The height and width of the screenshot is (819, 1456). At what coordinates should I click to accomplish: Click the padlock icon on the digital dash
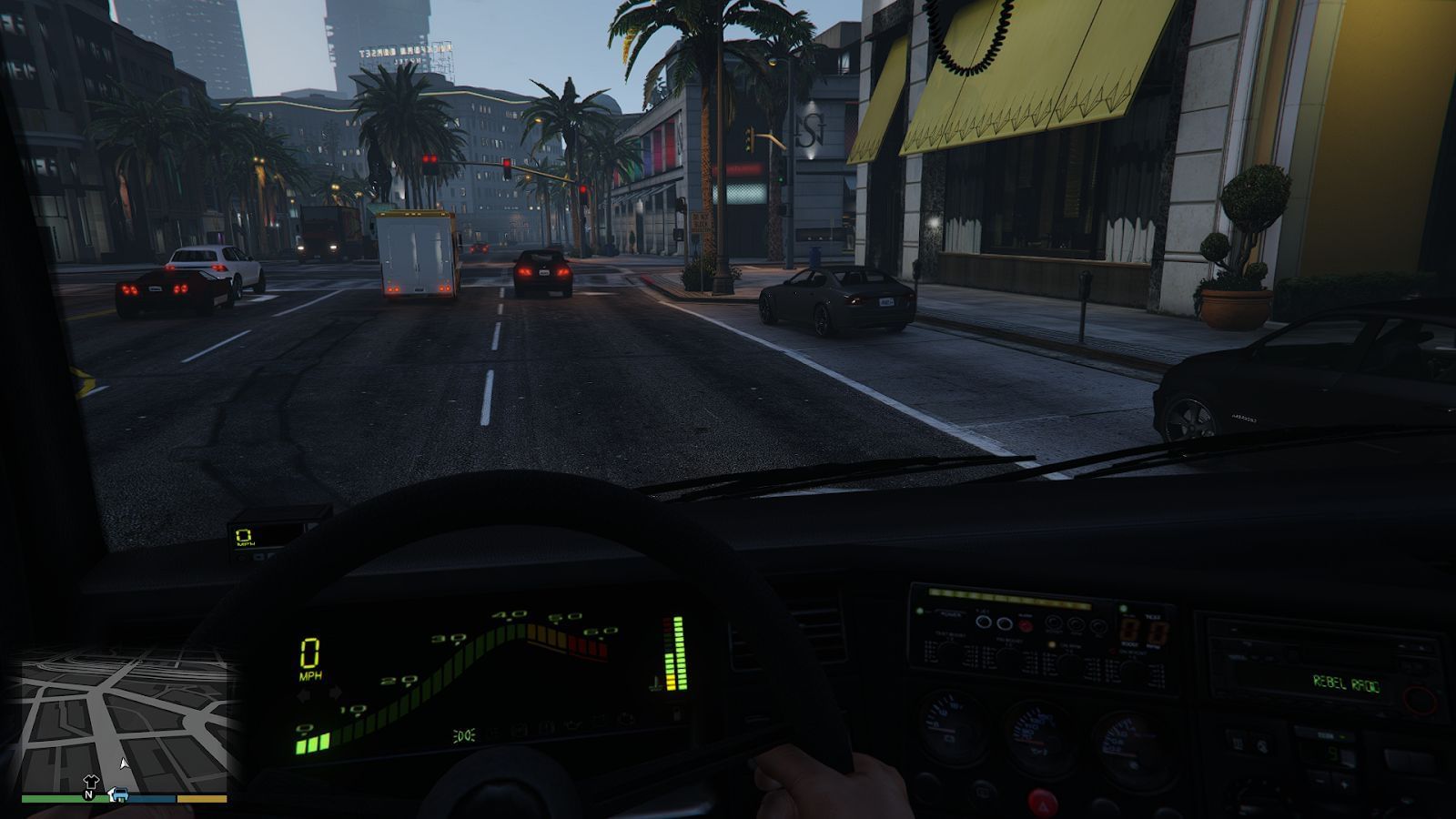[x=675, y=713]
